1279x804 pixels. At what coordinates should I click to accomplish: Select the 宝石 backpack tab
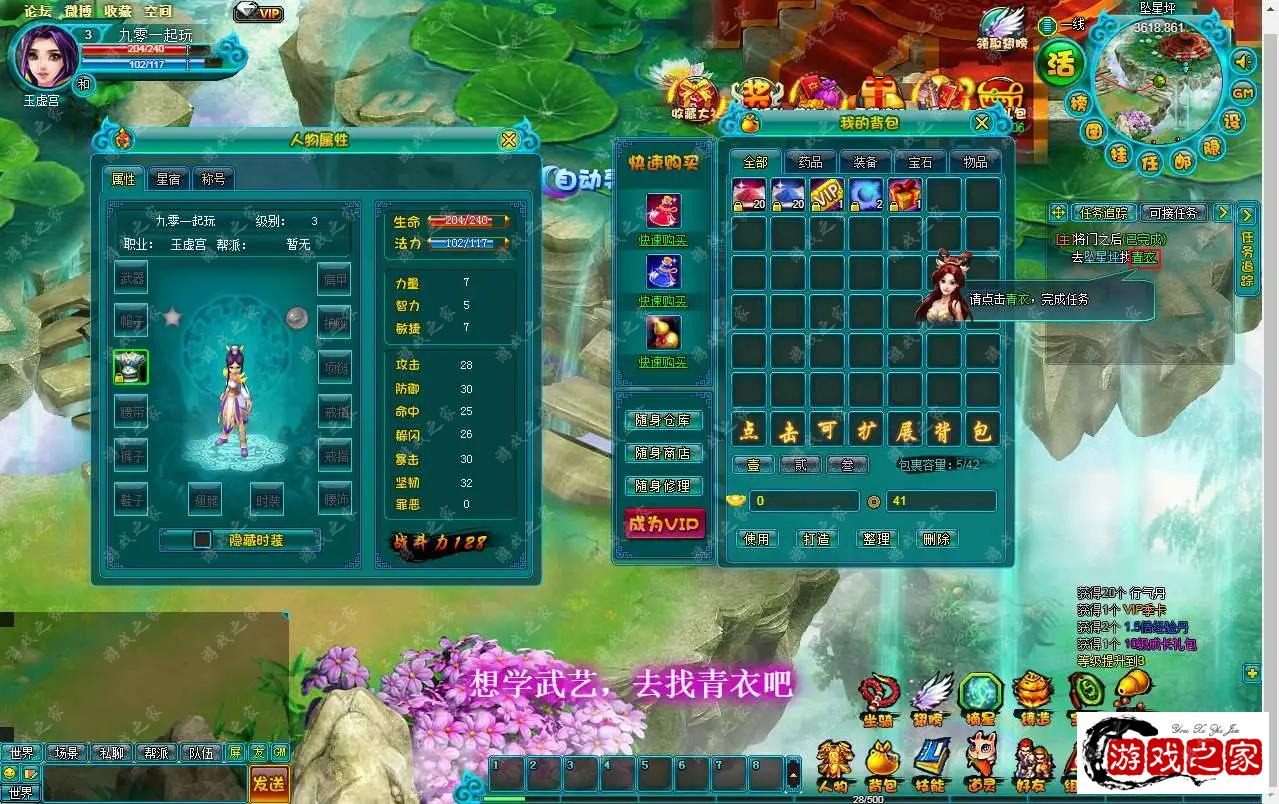(x=920, y=162)
